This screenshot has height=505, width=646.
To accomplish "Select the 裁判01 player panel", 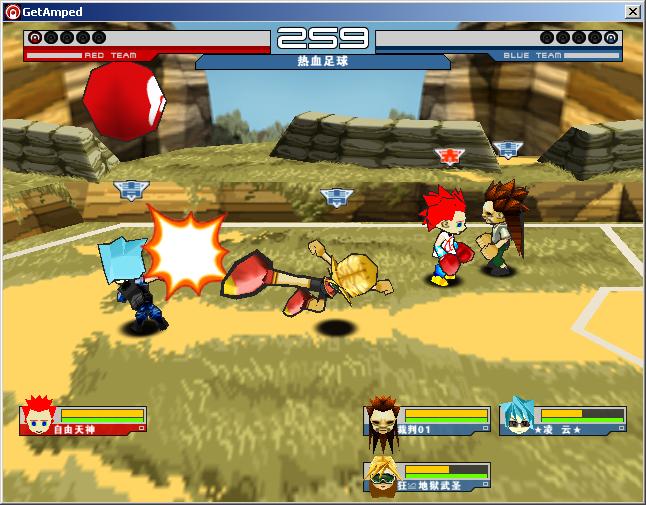I will pyautogui.click(x=427, y=420).
